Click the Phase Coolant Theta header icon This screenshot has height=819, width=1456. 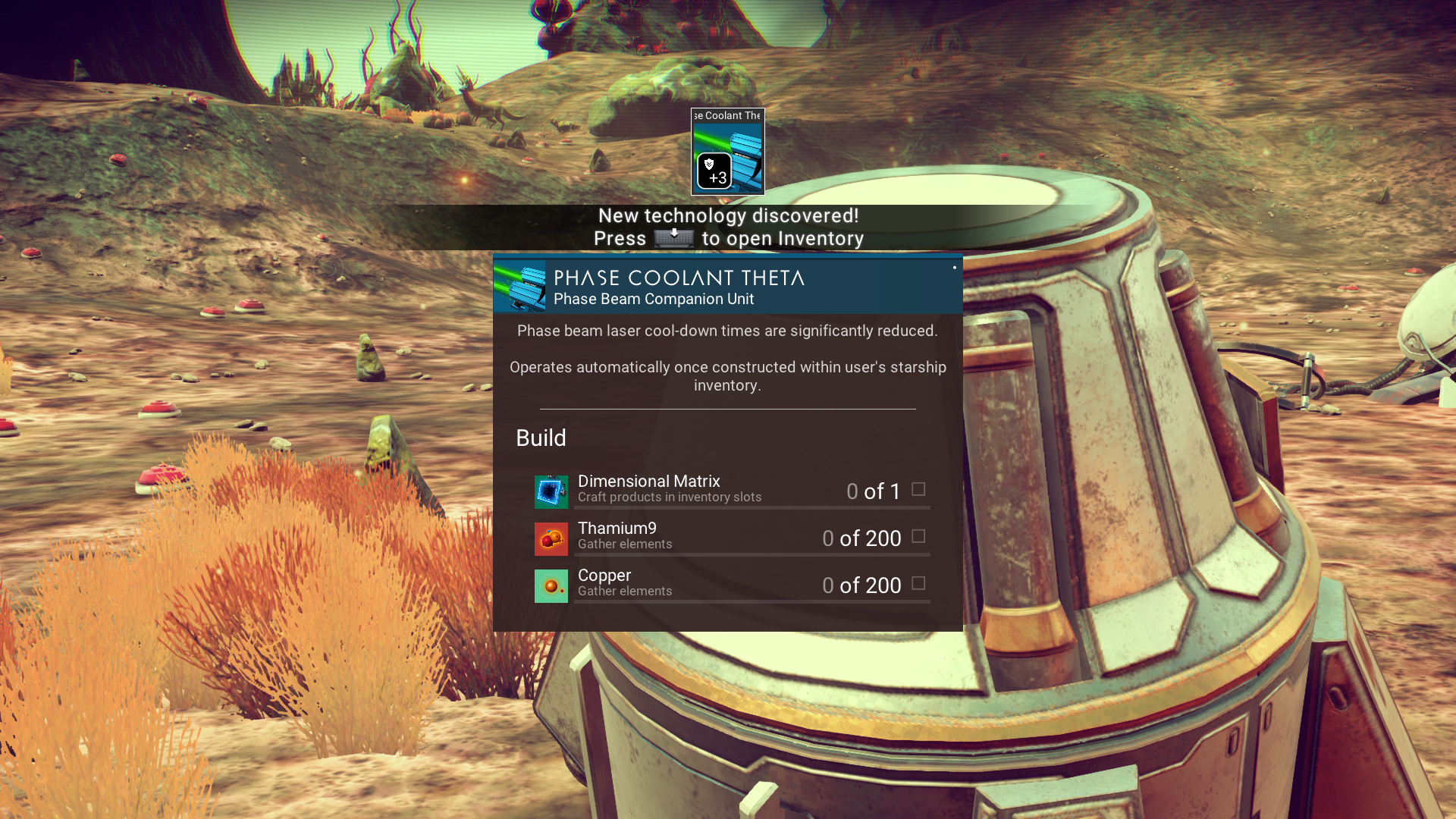click(x=520, y=287)
